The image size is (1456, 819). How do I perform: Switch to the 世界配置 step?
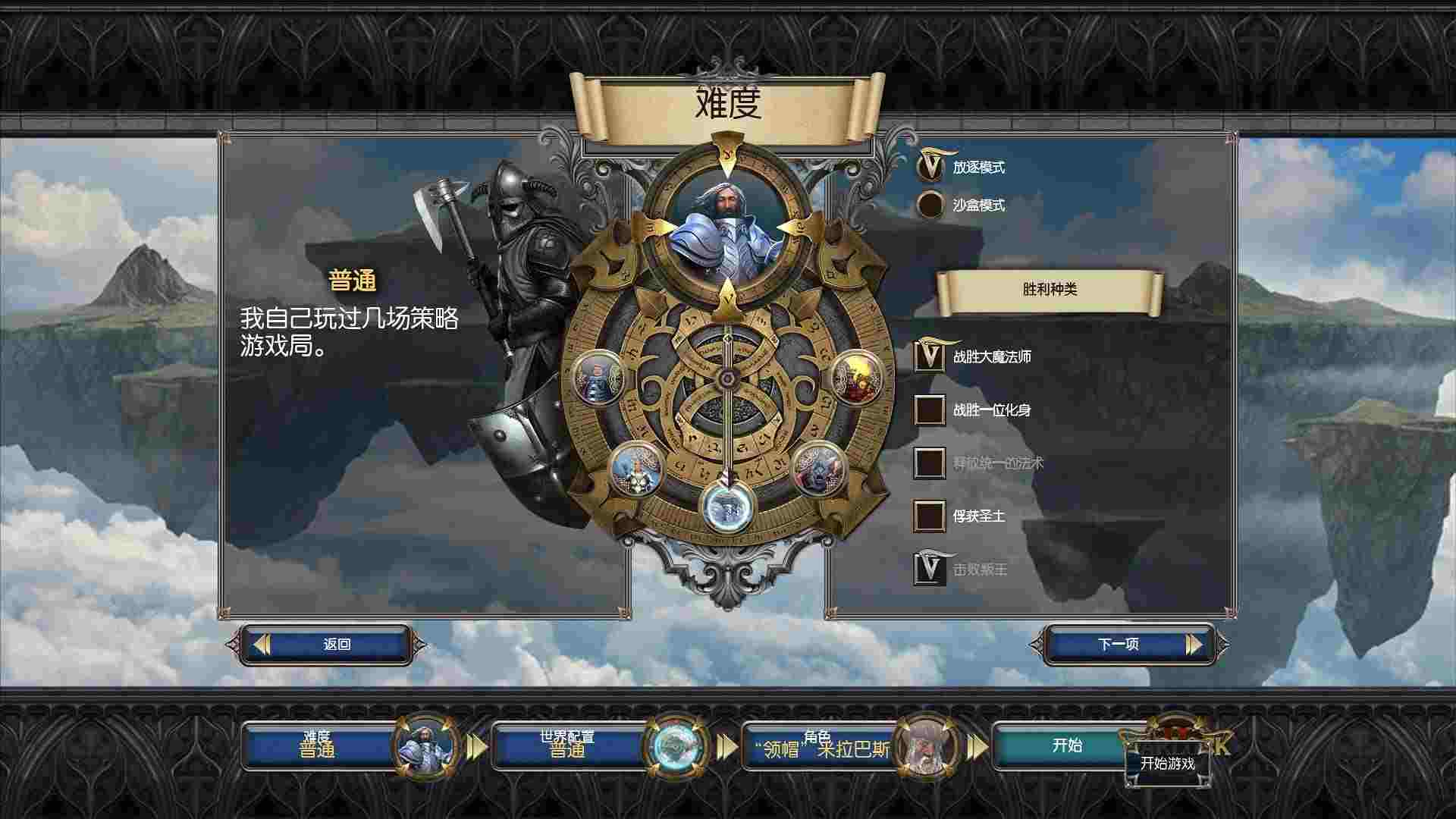pos(568,745)
